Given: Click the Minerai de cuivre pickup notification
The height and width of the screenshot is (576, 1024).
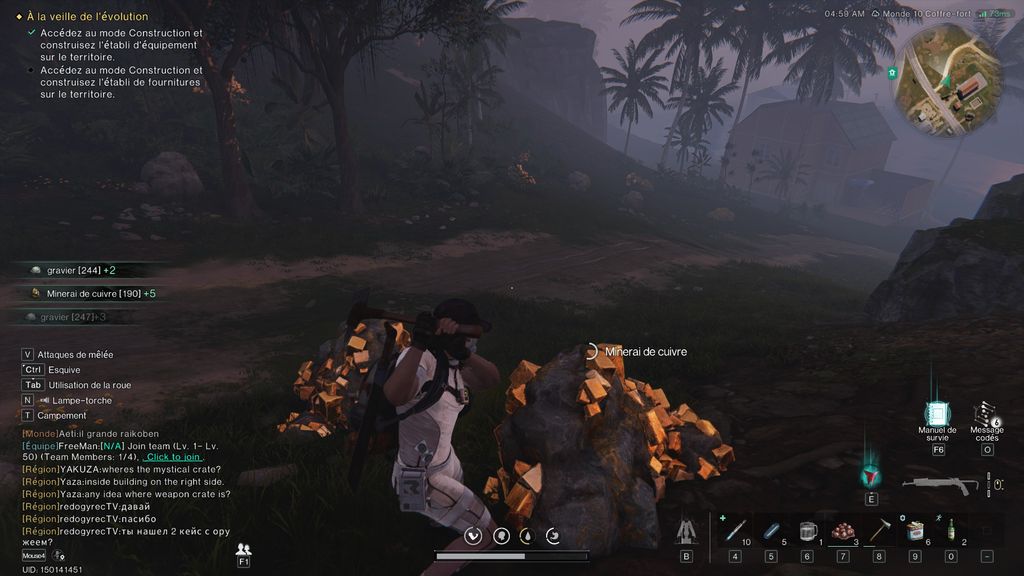Looking at the screenshot, I should [x=93, y=293].
